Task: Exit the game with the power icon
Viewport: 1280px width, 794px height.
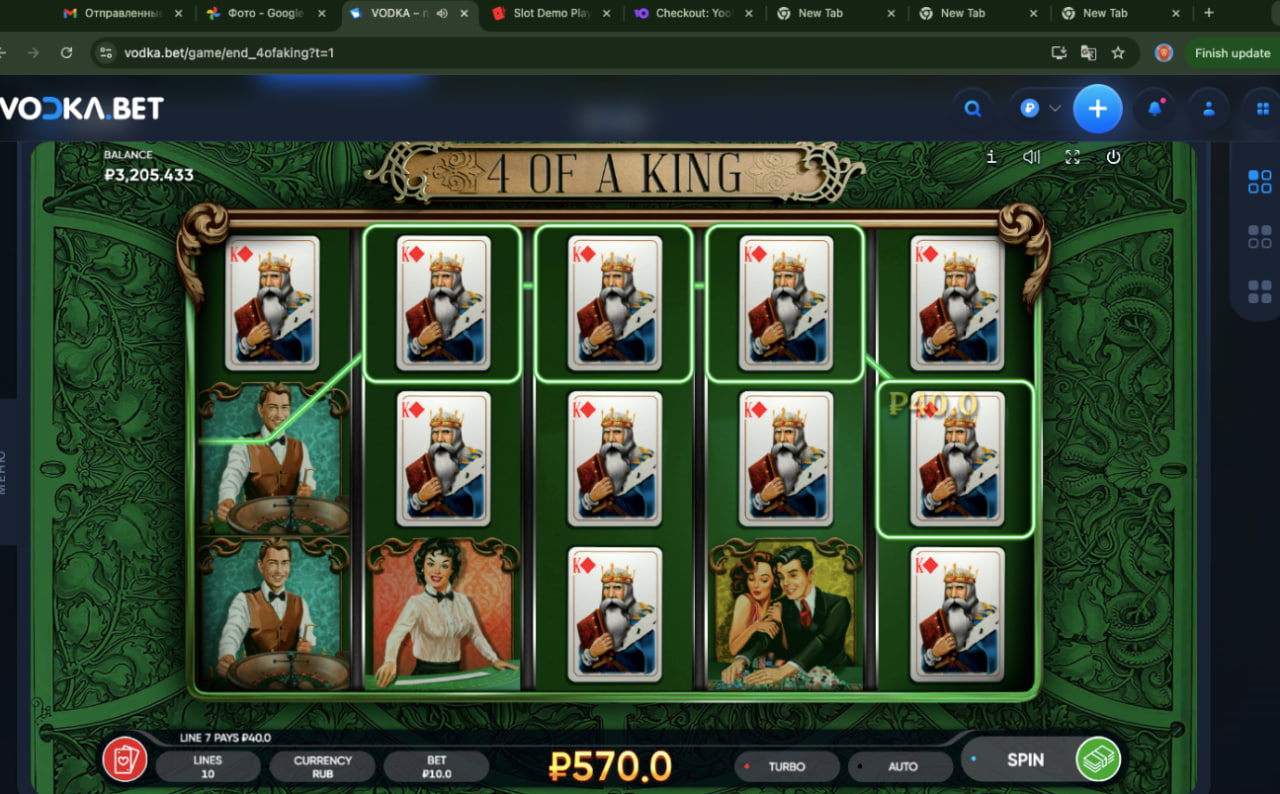Action: 1113,157
